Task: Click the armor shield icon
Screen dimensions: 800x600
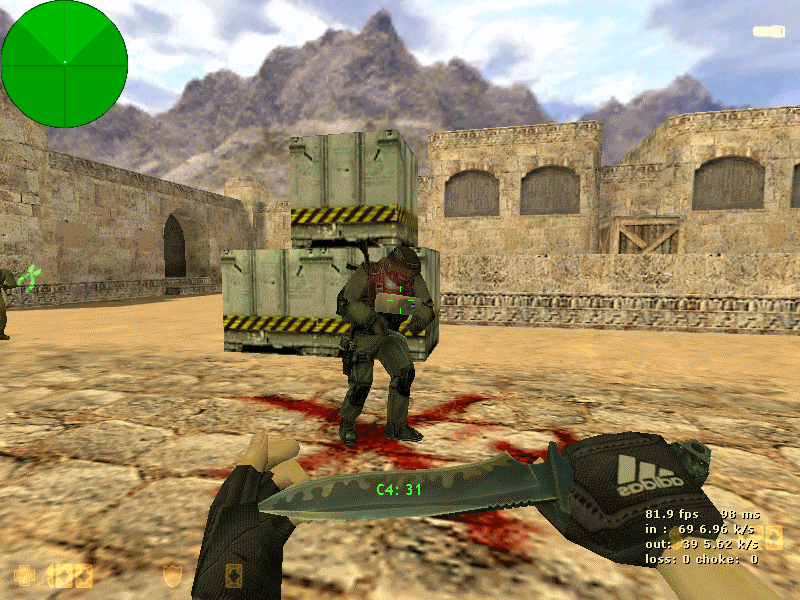Action: point(172,574)
